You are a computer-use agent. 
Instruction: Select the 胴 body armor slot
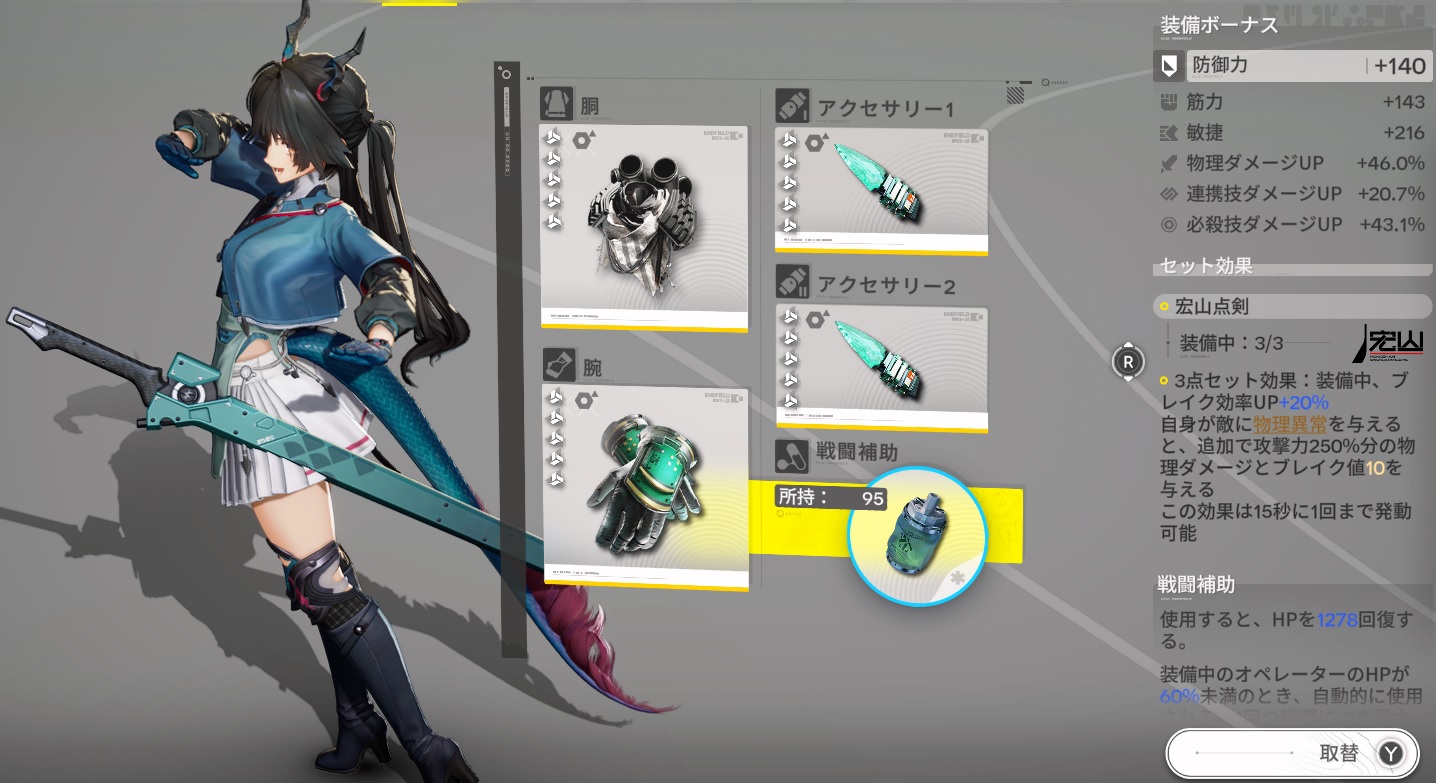pos(644,227)
